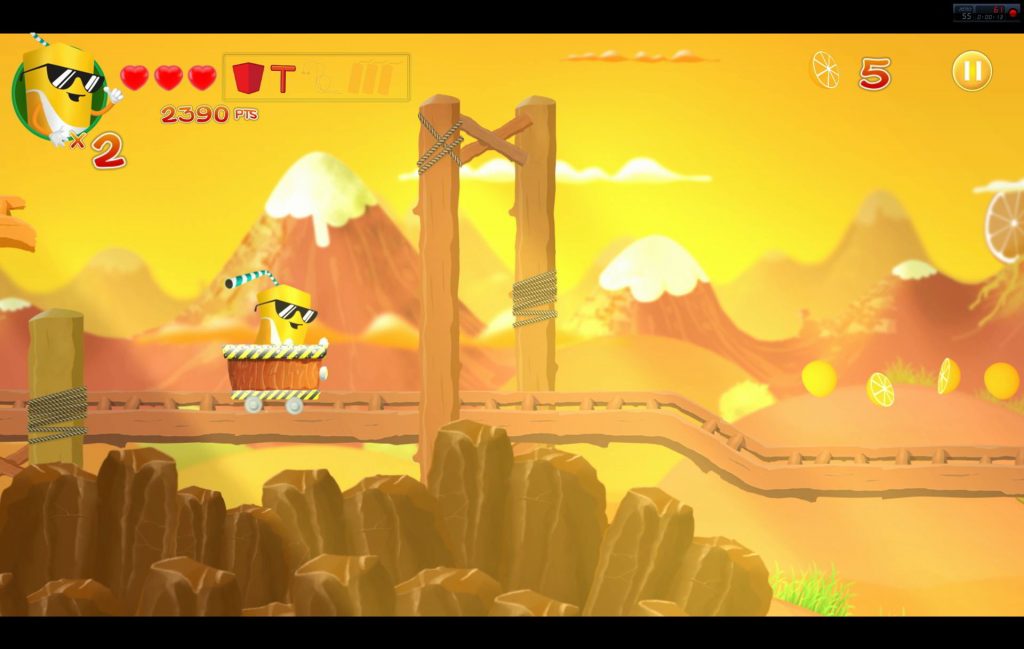This screenshot has width=1024, height=649.
Task: Click the orange slice collectible icon
Action: coord(826,70)
